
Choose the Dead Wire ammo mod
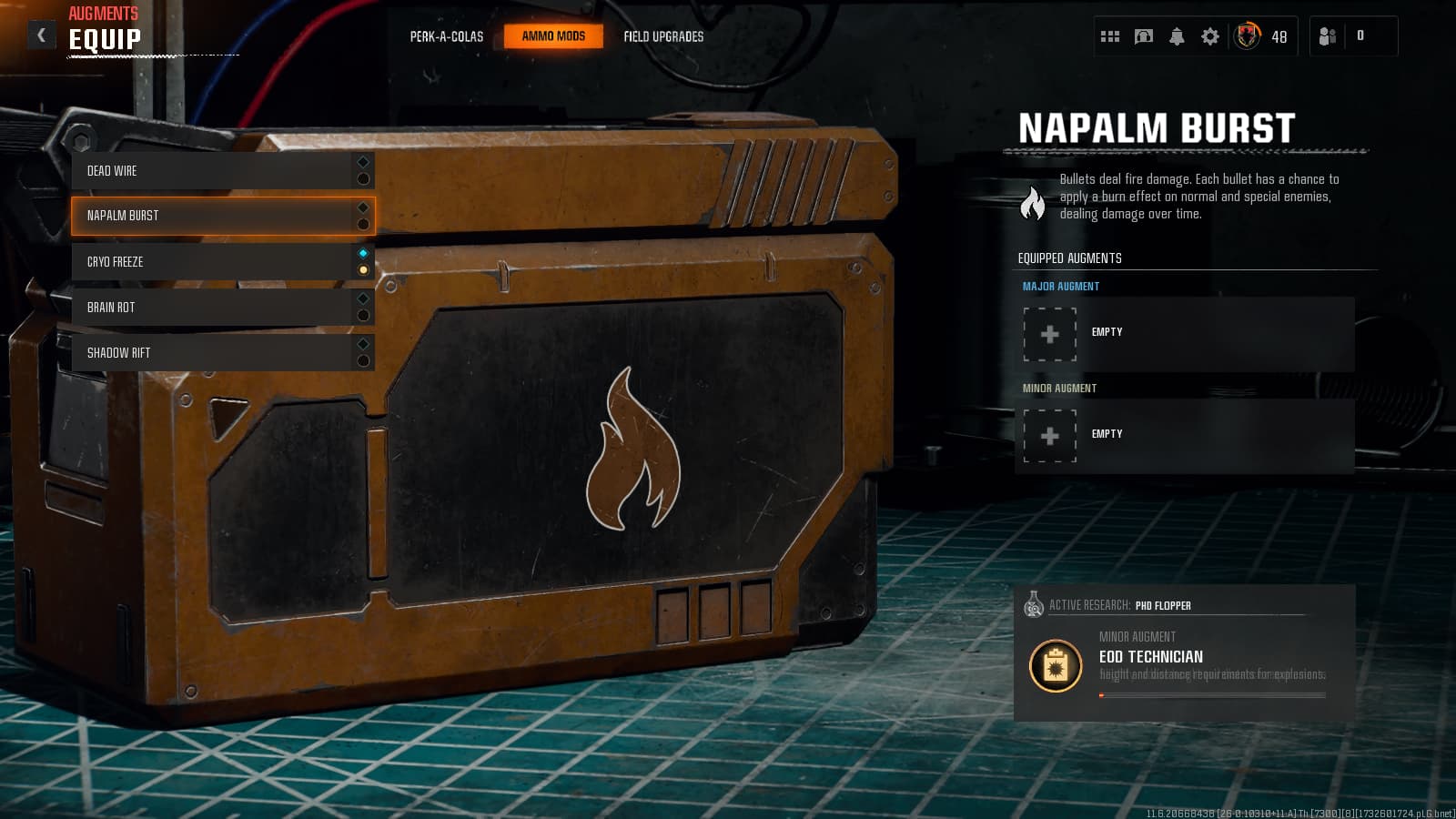tap(214, 171)
